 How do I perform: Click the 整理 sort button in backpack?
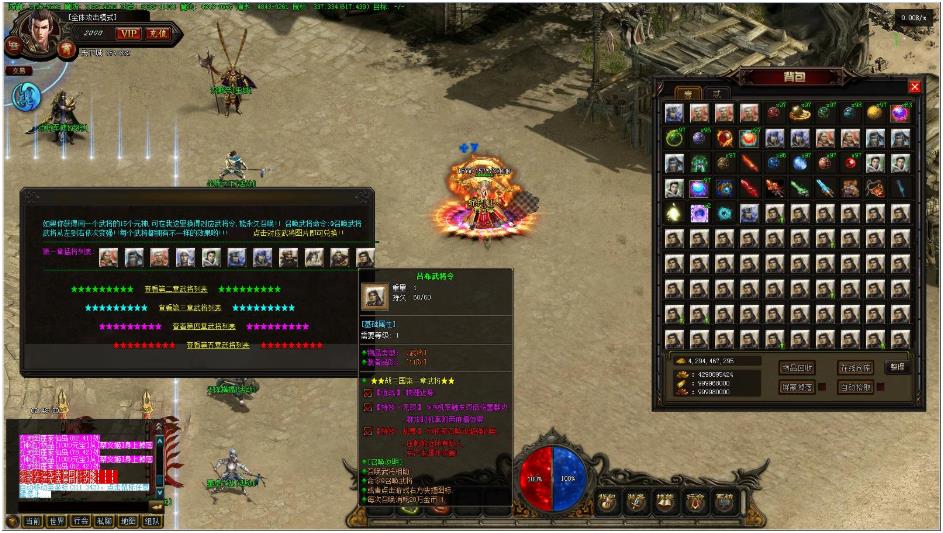pos(897,367)
